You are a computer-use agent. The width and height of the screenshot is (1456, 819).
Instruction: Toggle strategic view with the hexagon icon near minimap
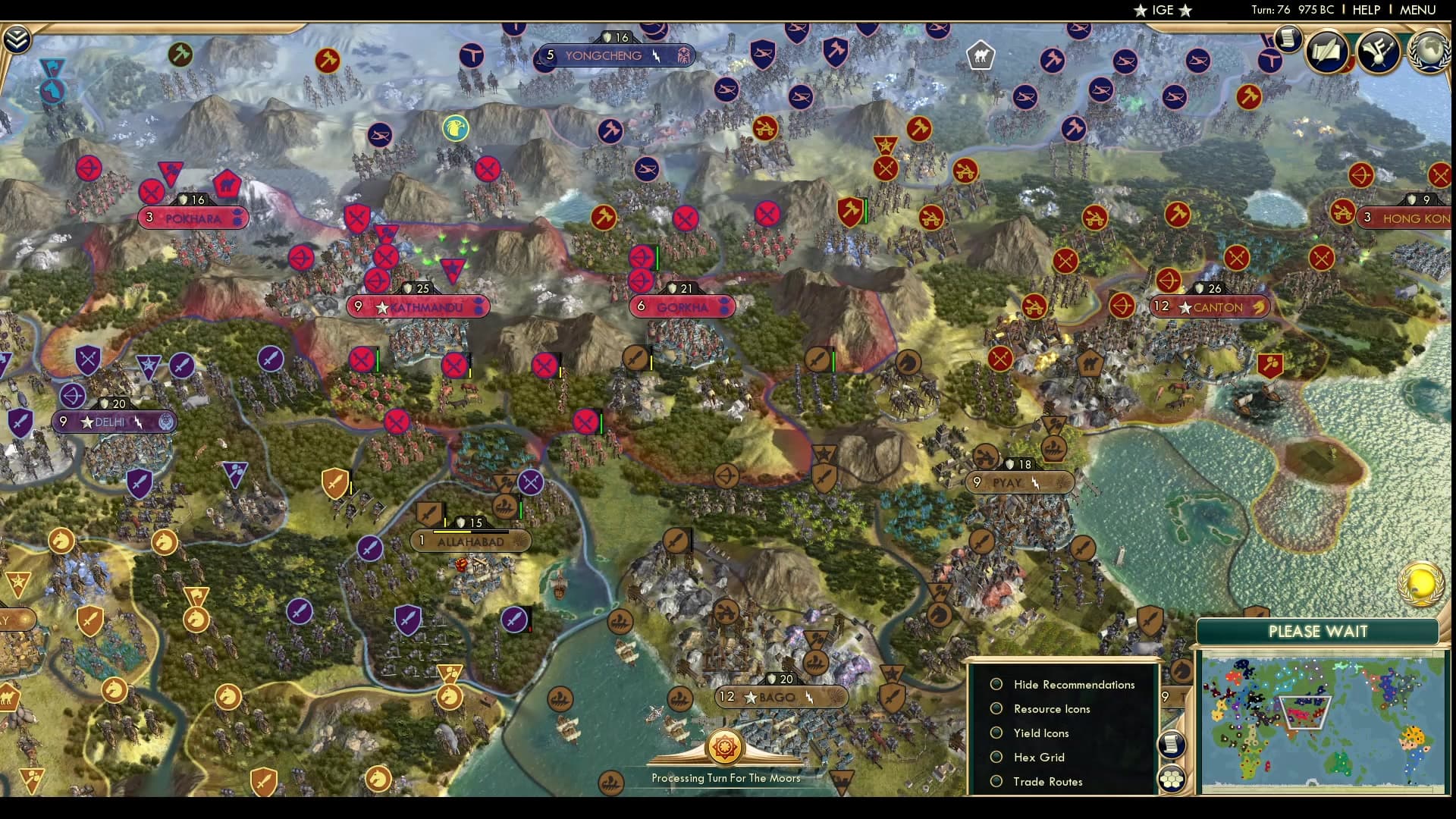point(1172,777)
